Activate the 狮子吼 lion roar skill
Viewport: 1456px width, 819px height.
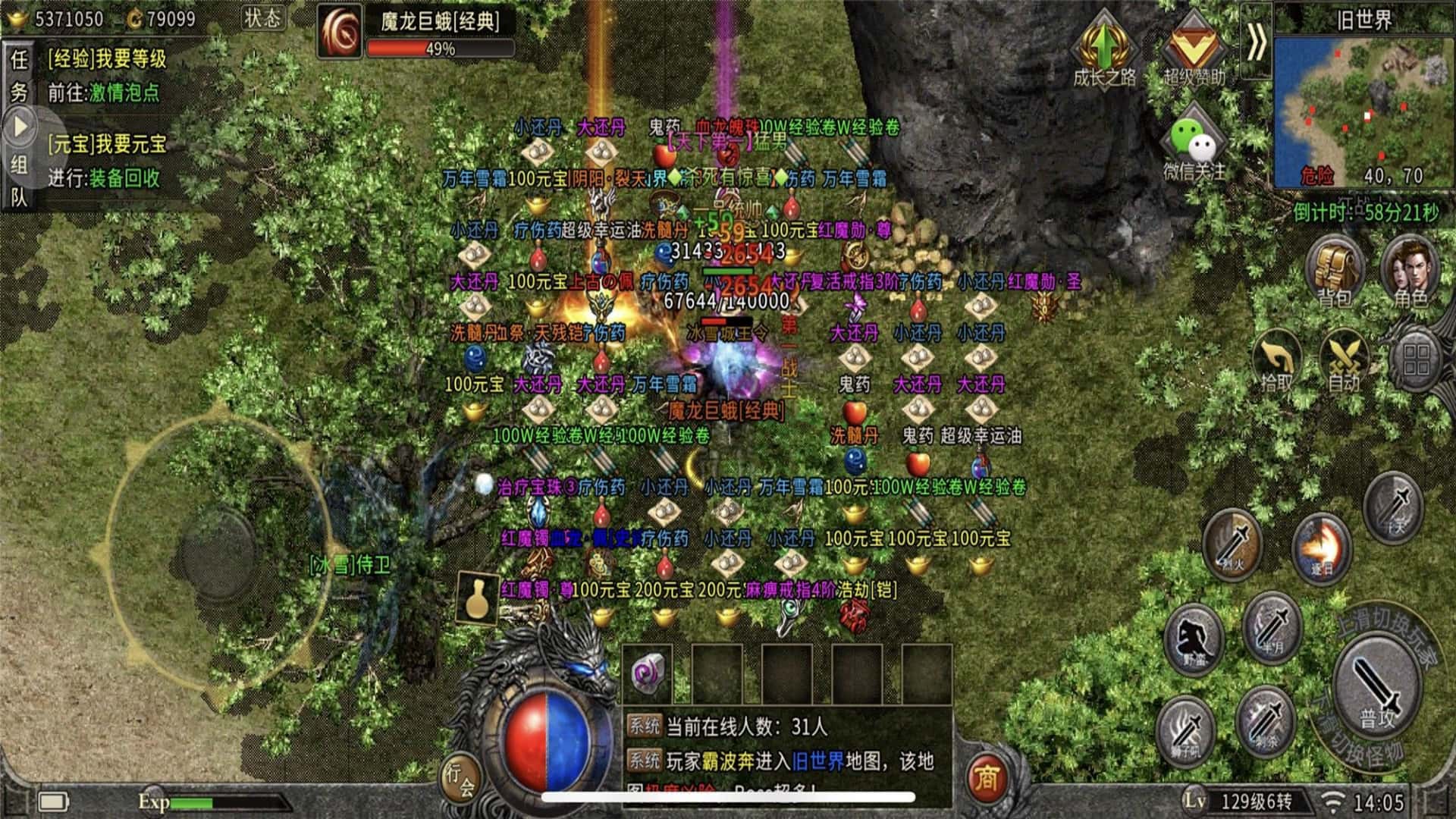[1185, 730]
